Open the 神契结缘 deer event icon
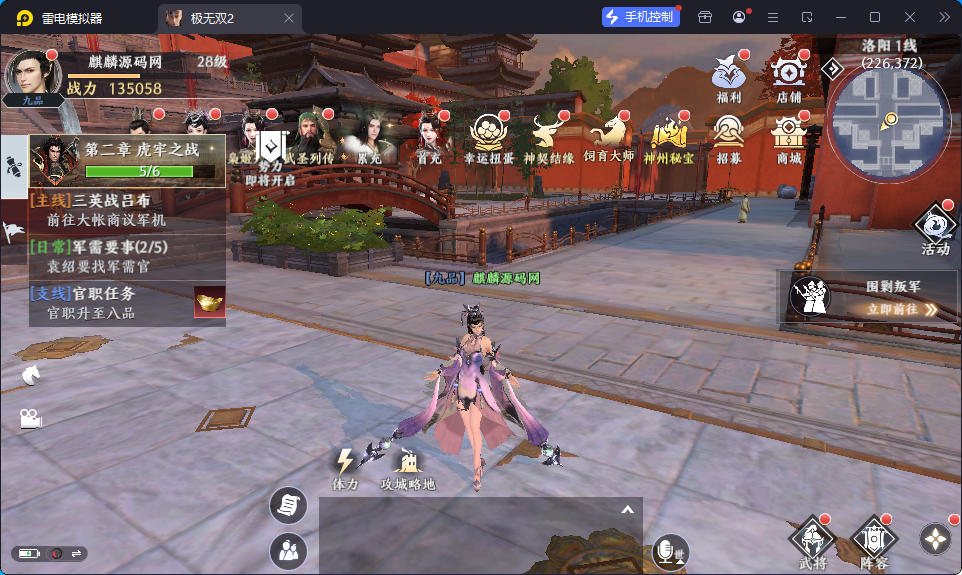This screenshot has width=962, height=575. click(x=548, y=134)
